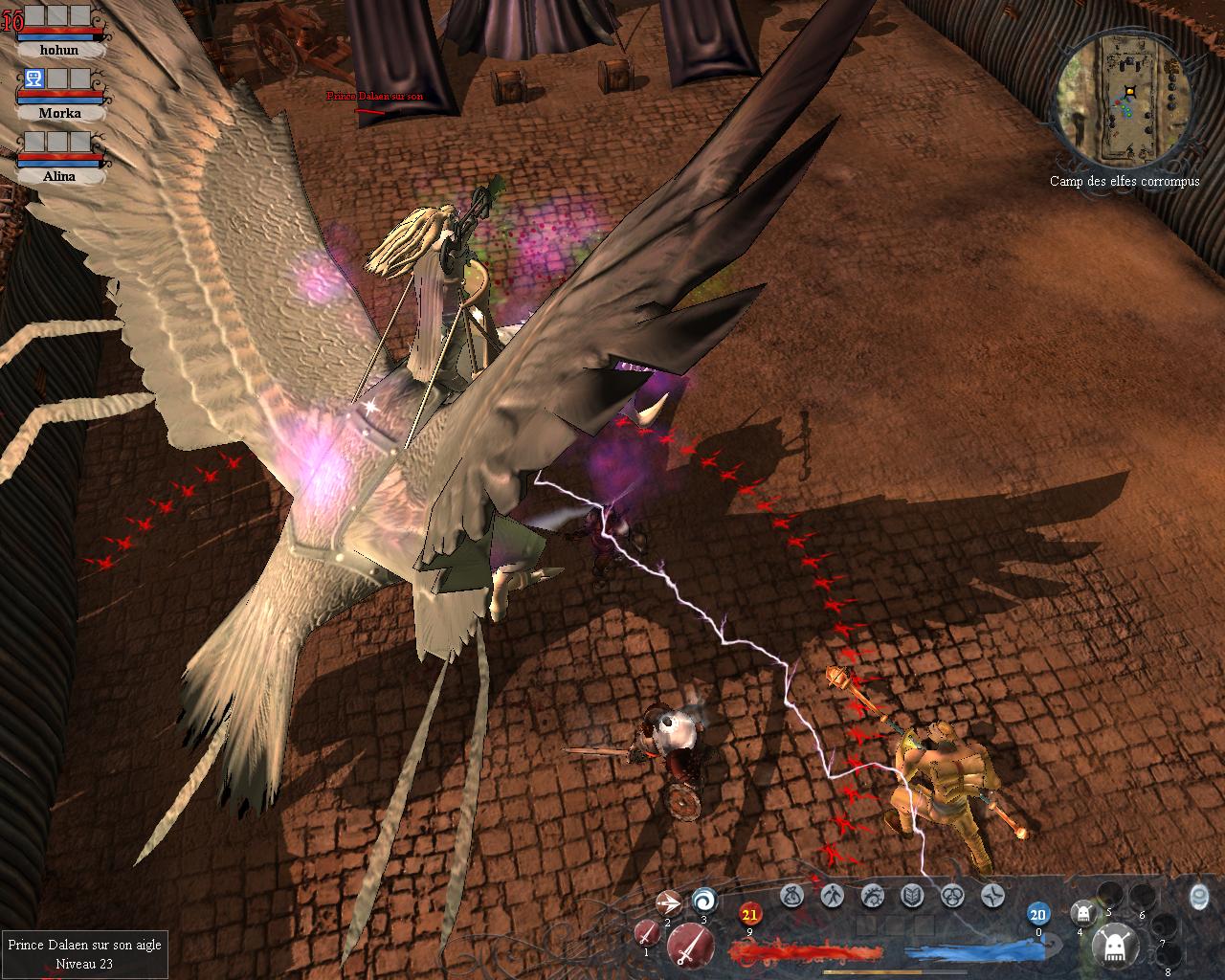Open the inventory bag icon

click(x=791, y=896)
